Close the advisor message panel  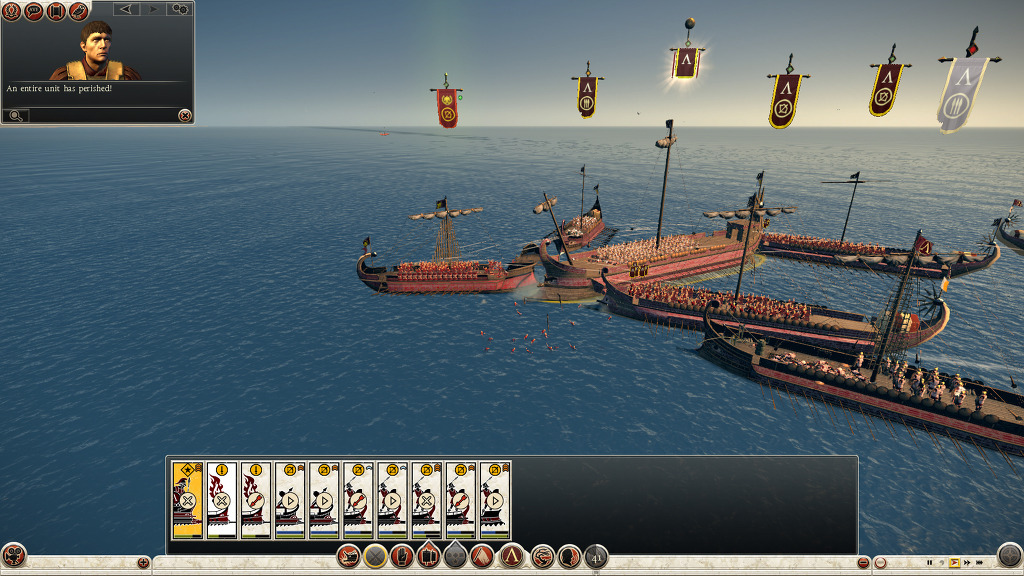pos(184,116)
